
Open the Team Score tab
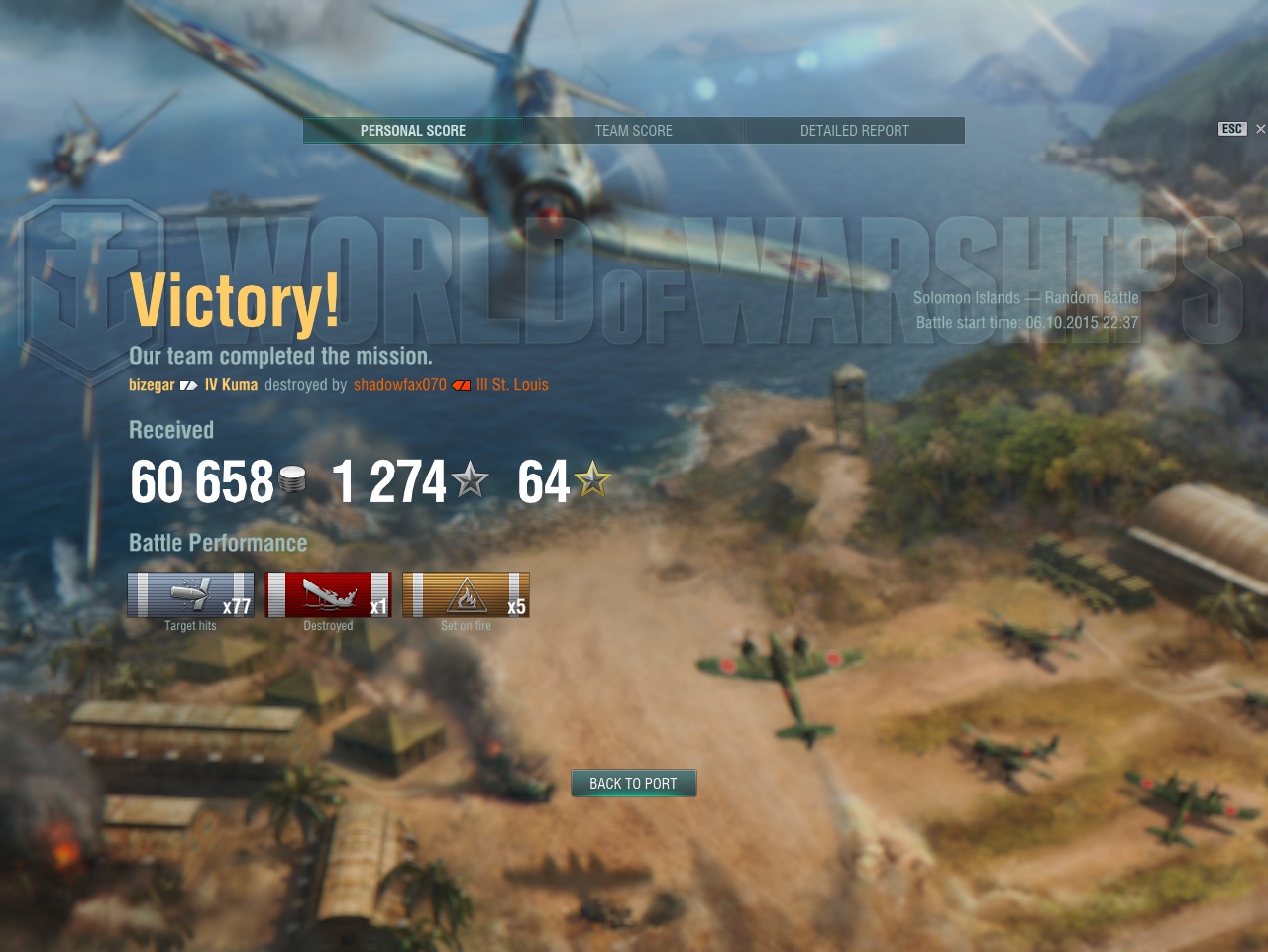[x=634, y=131]
